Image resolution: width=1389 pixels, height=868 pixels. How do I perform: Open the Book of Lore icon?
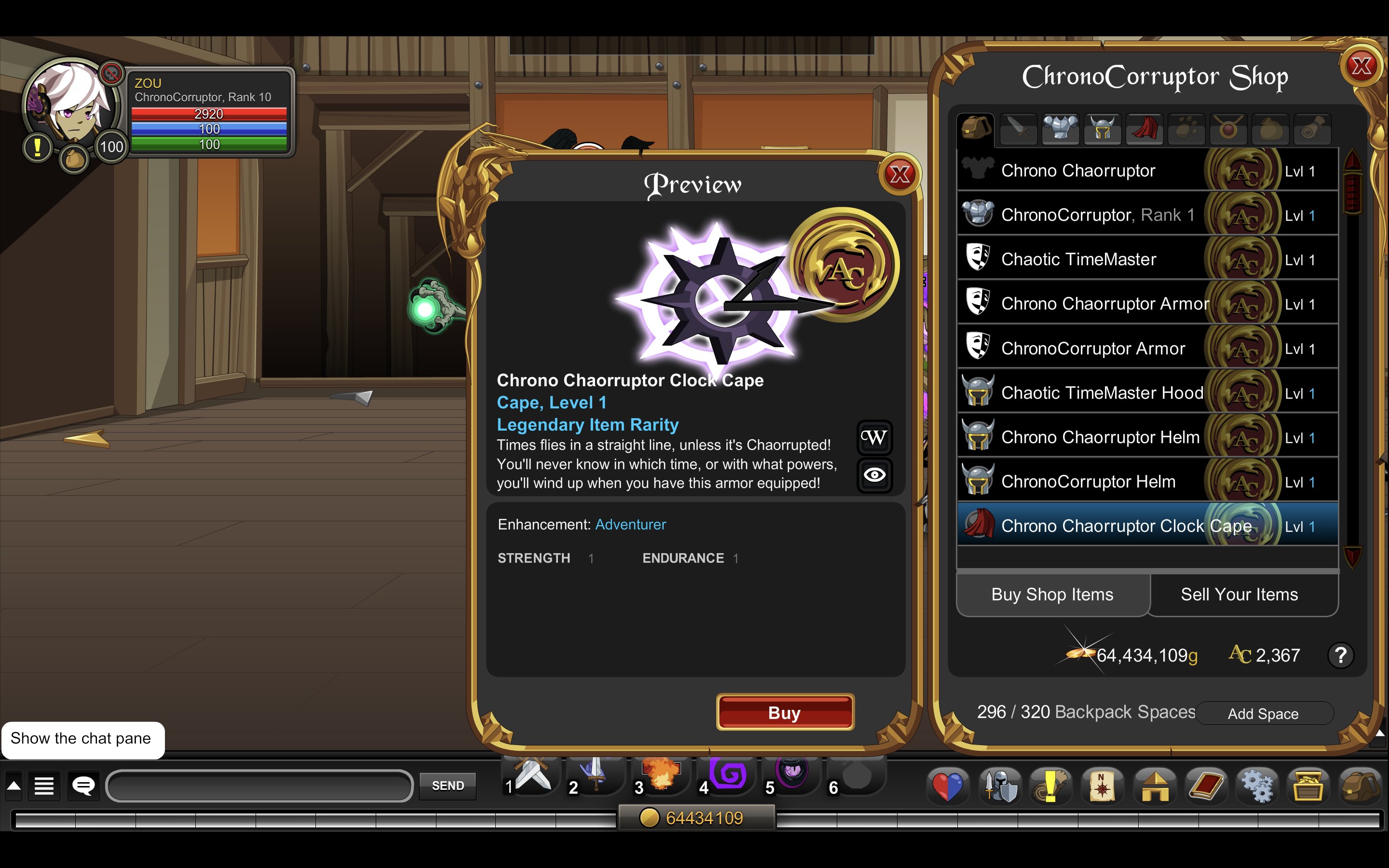pyautogui.click(x=1205, y=786)
